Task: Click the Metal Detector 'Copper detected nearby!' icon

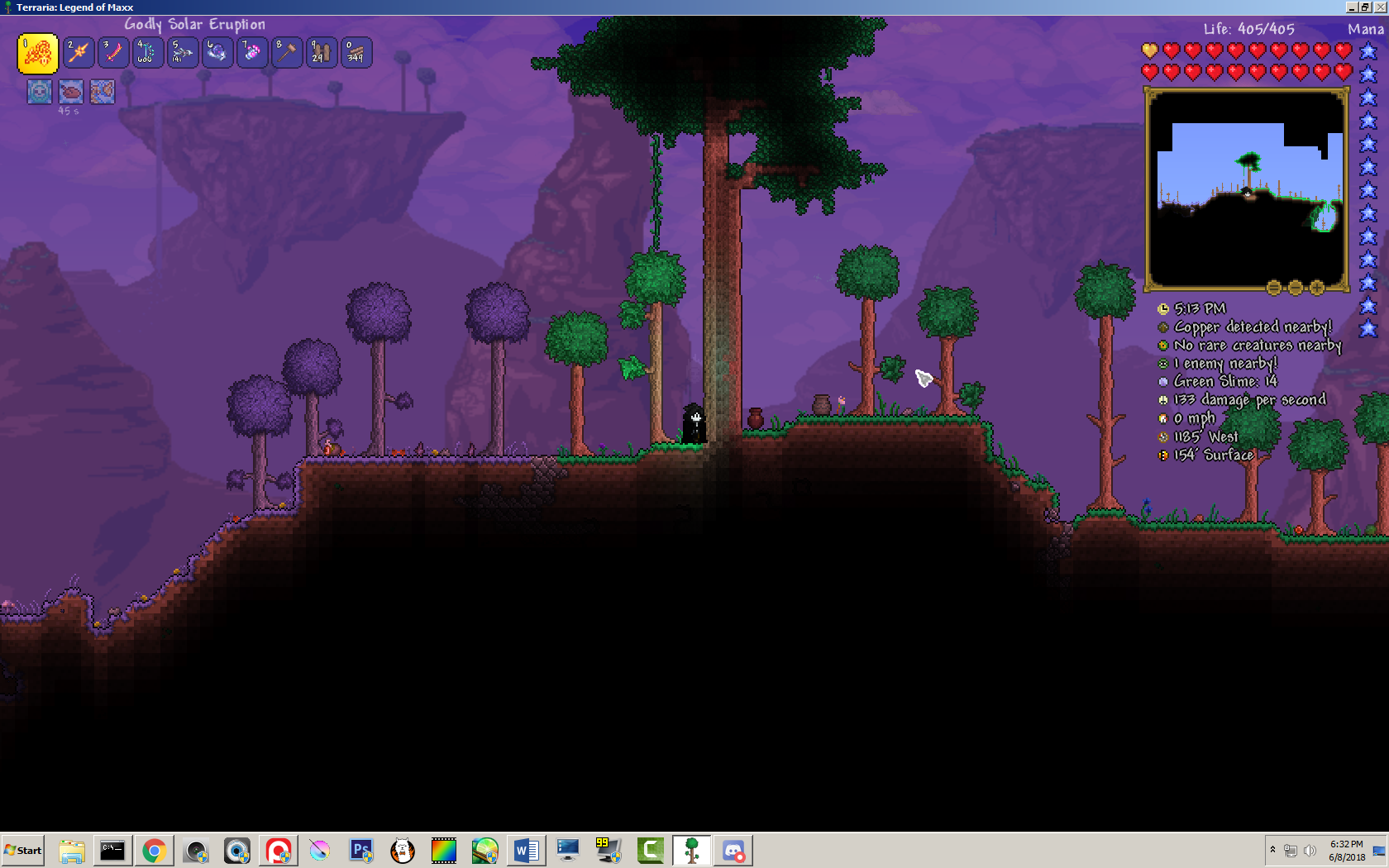Action: (1164, 327)
